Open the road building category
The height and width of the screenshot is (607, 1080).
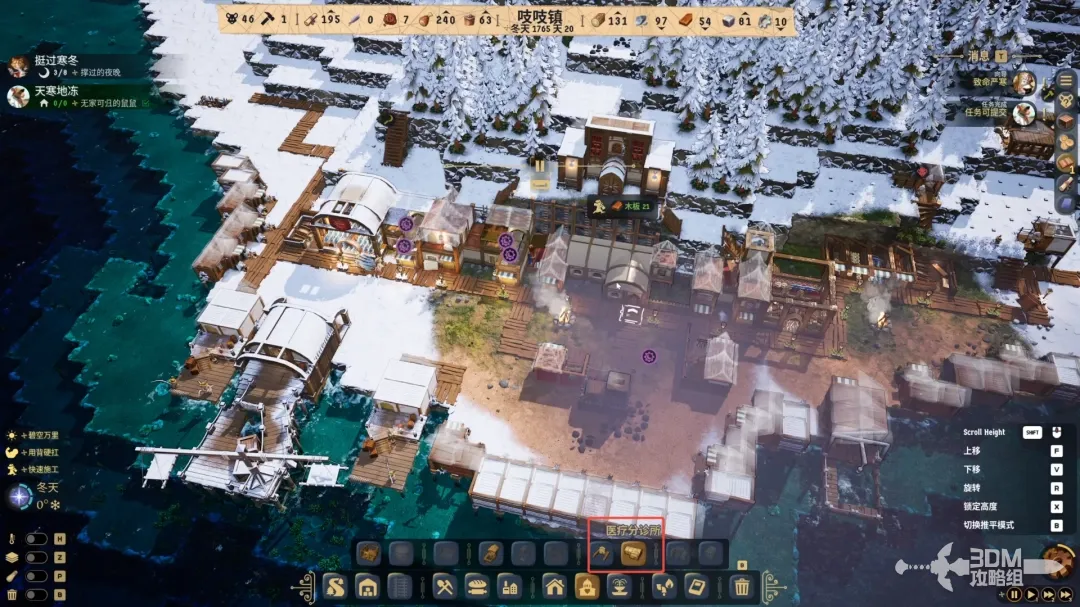tap(334, 586)
